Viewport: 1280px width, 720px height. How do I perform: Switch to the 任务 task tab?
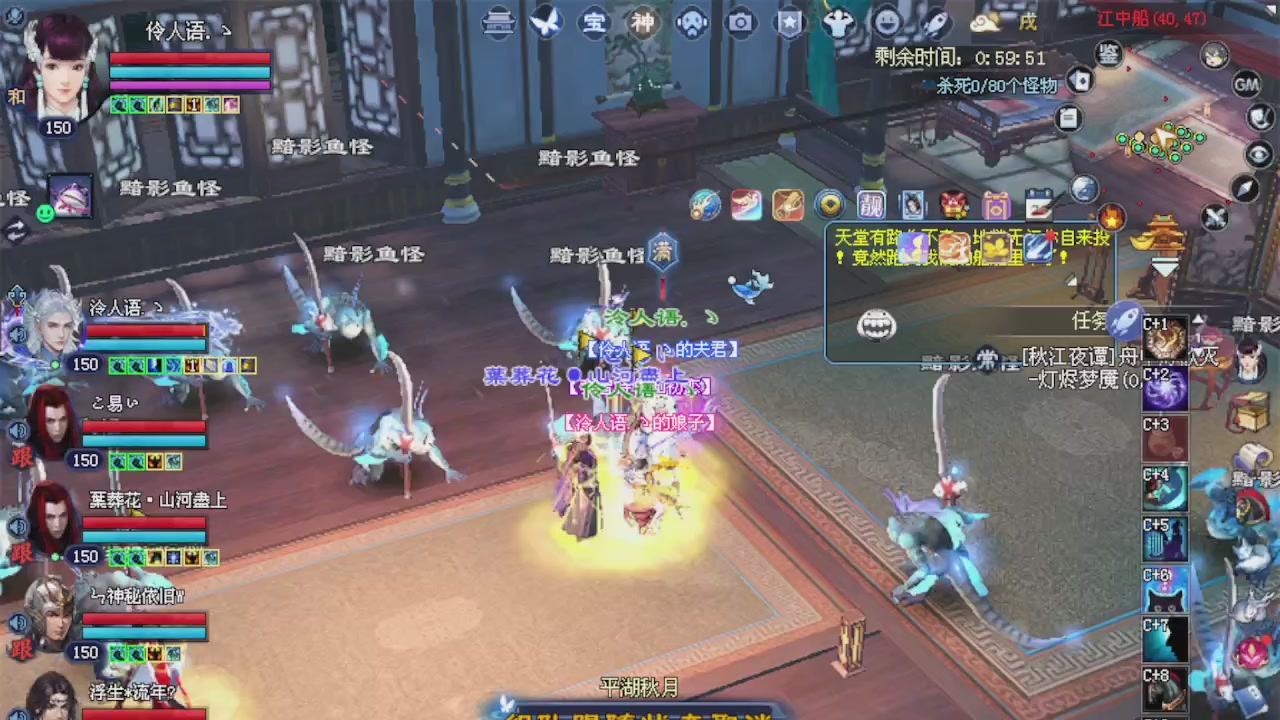[x=1091, y=320]
